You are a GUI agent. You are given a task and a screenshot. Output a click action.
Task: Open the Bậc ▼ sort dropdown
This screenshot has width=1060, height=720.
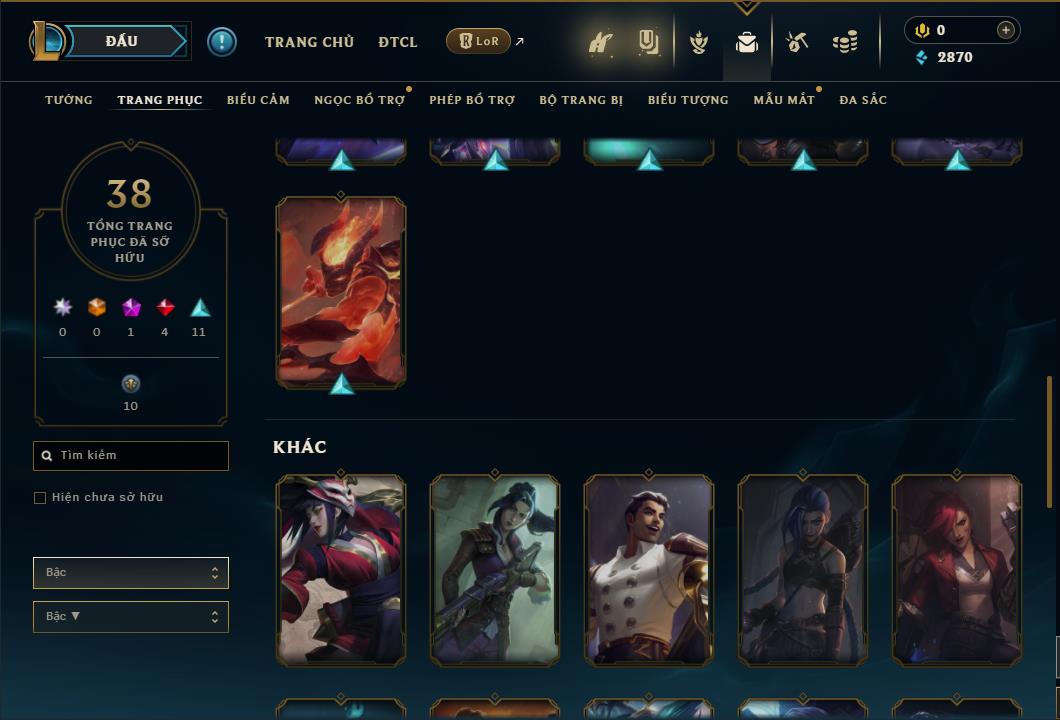[131, 617]
